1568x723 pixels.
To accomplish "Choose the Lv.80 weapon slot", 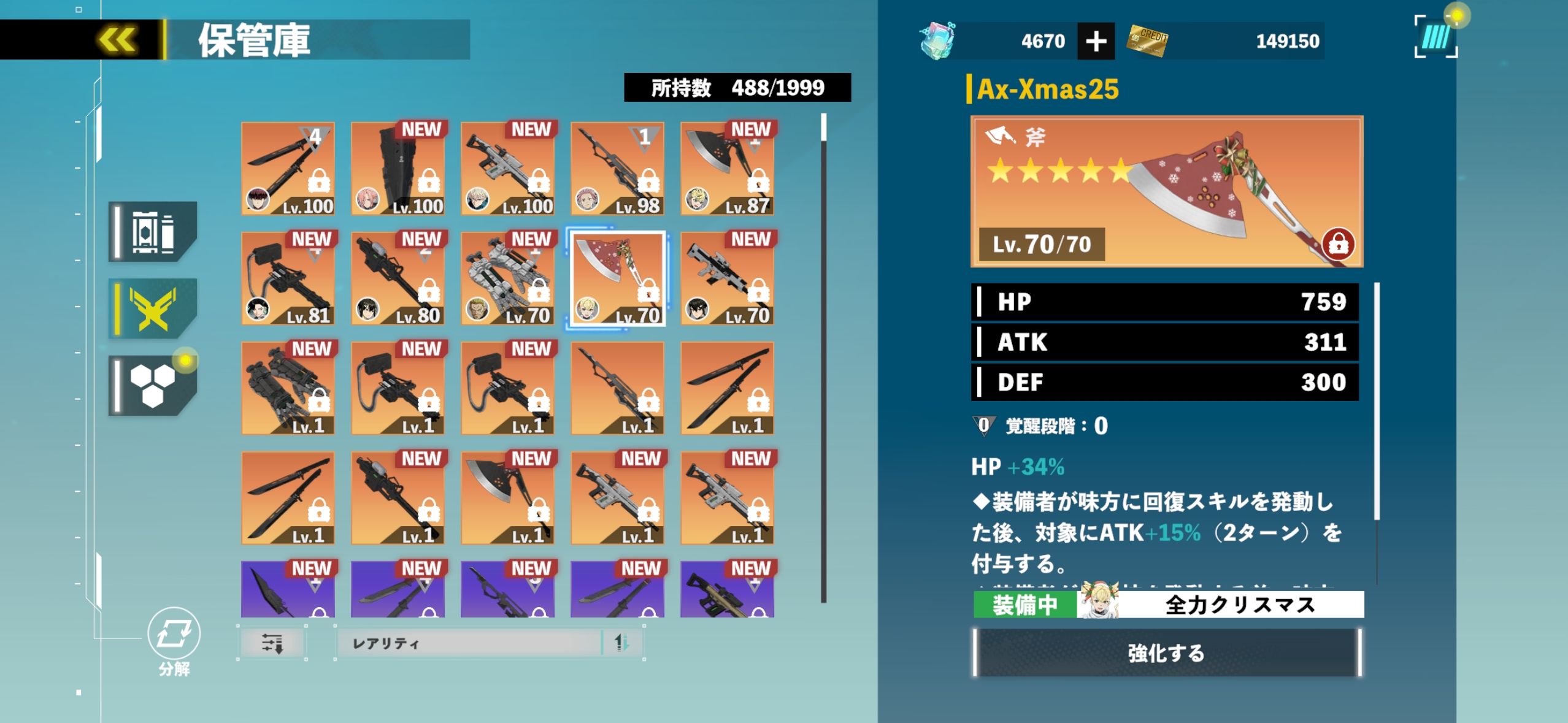I will 398,278.
